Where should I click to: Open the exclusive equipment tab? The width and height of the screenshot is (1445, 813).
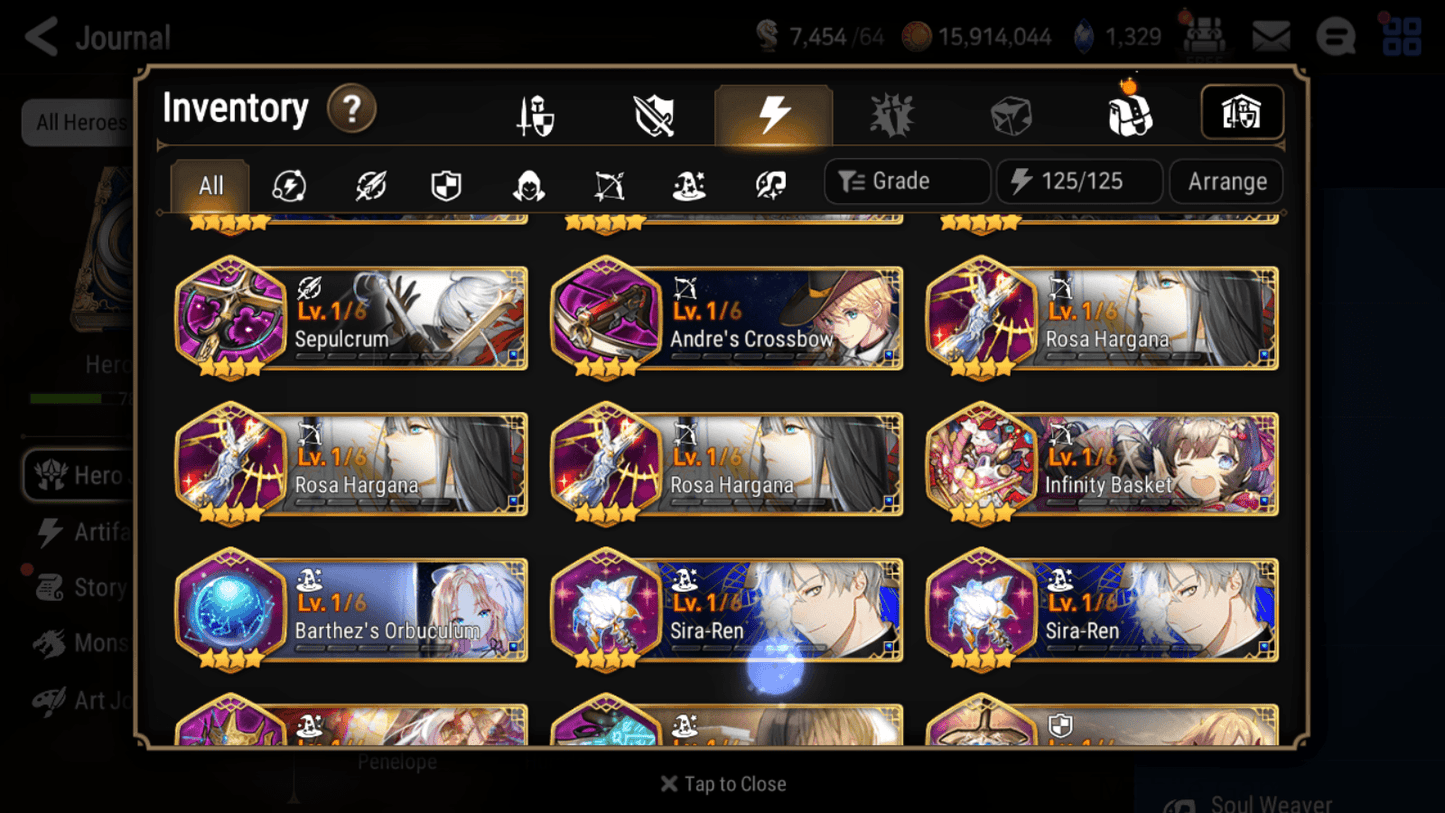(654, 114)
